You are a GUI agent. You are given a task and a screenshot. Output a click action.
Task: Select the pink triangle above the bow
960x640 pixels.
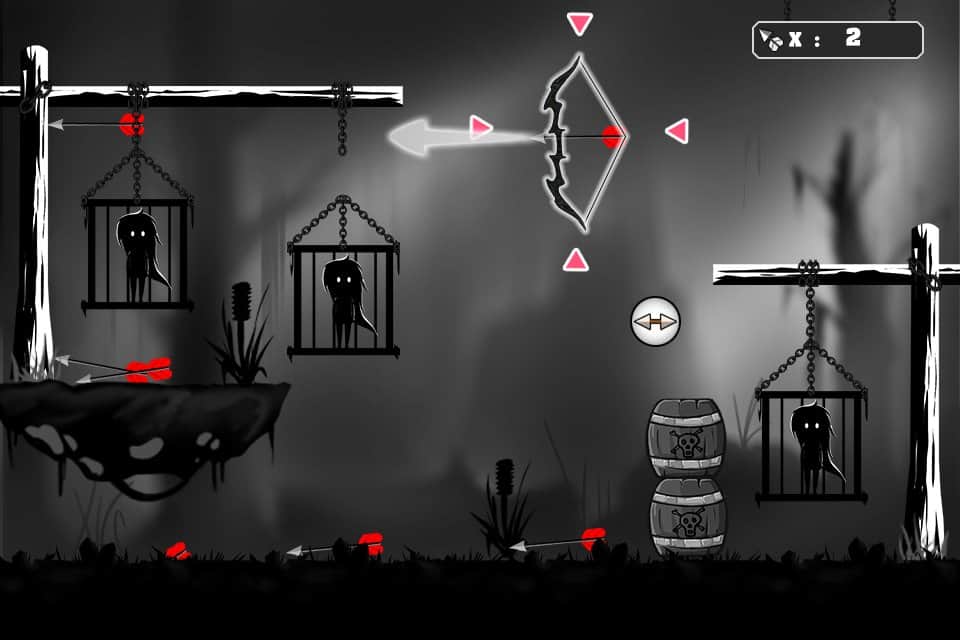[x=579, y=22]
